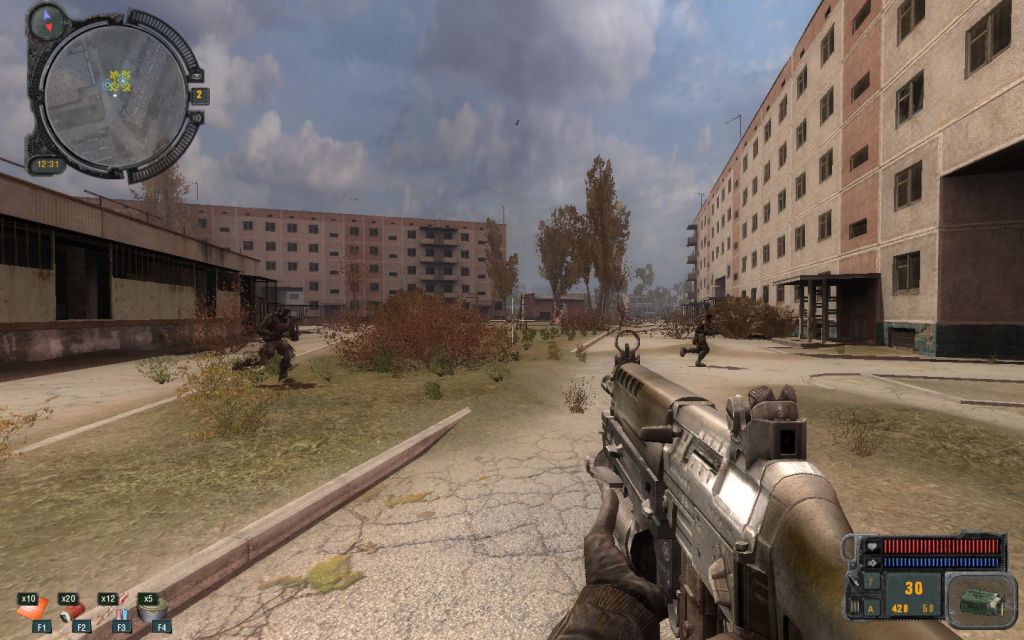Click the yellow squad marker on the minimap

point(120,80)
